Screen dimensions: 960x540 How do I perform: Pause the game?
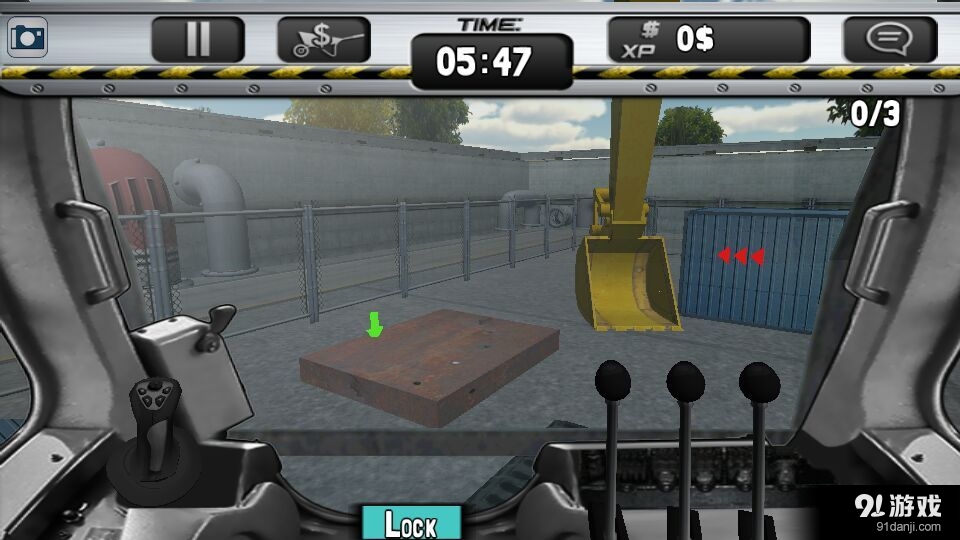pyautogui.click(x=198, y=40)
